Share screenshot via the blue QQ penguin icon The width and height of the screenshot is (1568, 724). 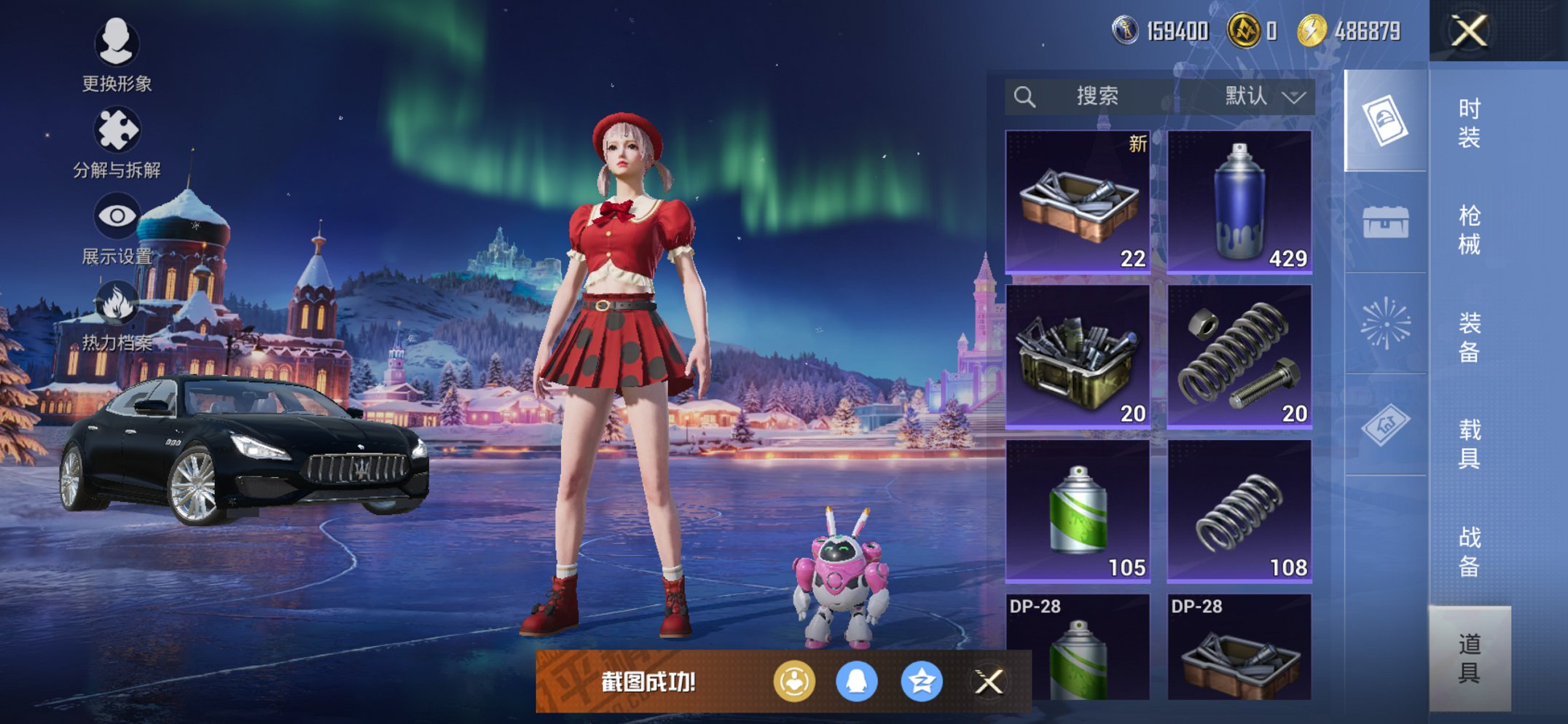(x=856, y=682)
